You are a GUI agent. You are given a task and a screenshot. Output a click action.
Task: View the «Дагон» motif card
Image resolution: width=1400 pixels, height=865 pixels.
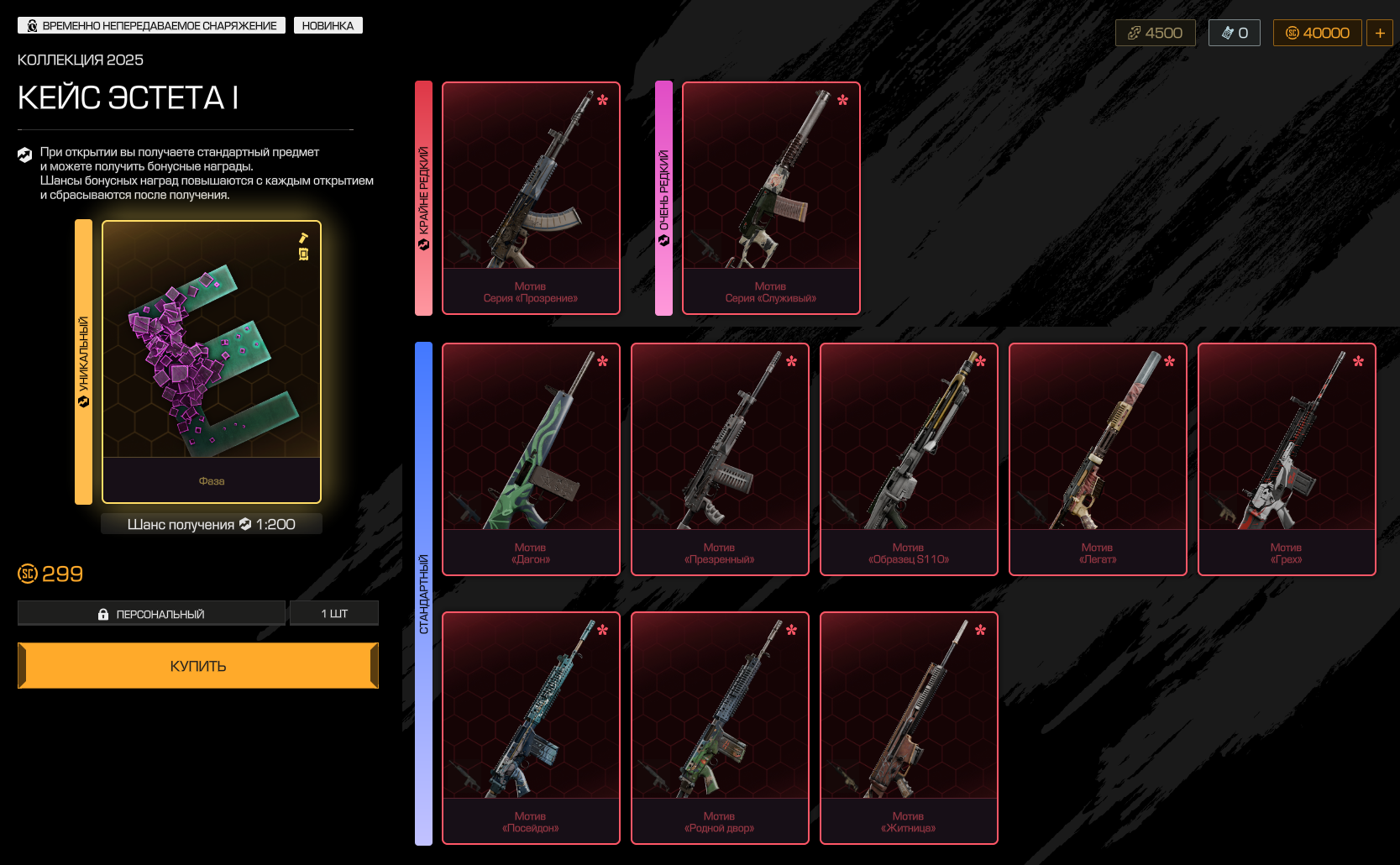[x=531, y=459]
